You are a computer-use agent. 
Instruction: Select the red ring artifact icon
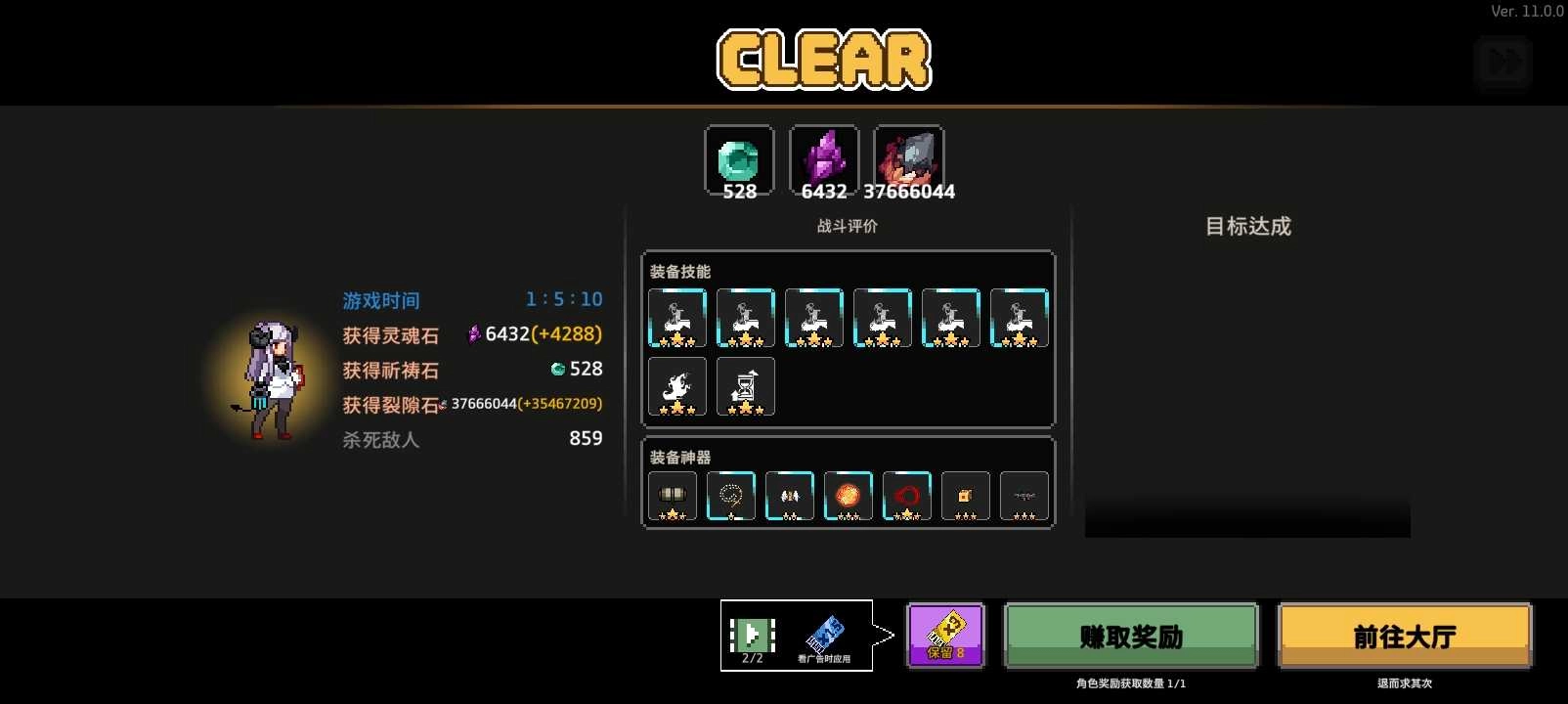tap(906, 495)
